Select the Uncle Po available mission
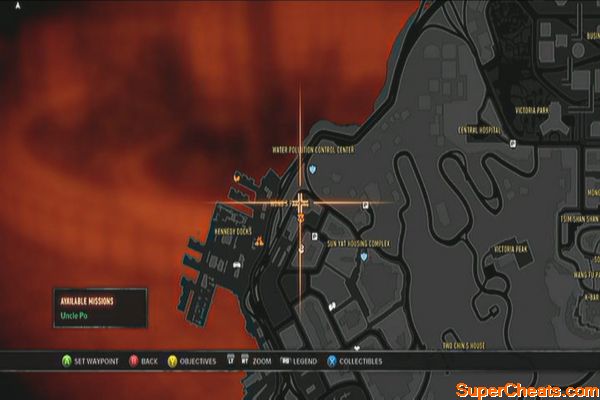The image size is (600, 400). tap(72, 319)
